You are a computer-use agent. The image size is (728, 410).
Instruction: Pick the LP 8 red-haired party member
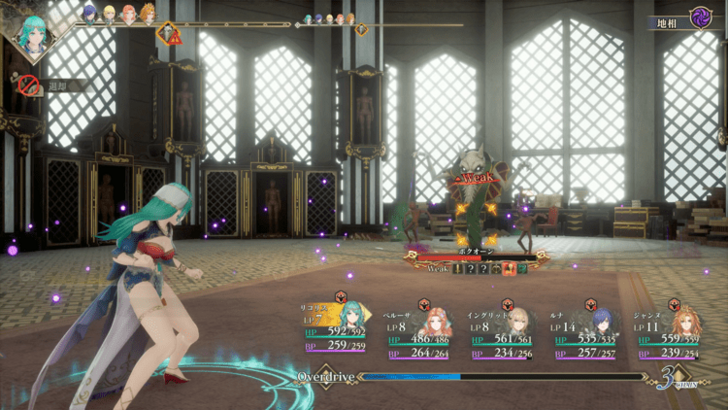[423, 330]
